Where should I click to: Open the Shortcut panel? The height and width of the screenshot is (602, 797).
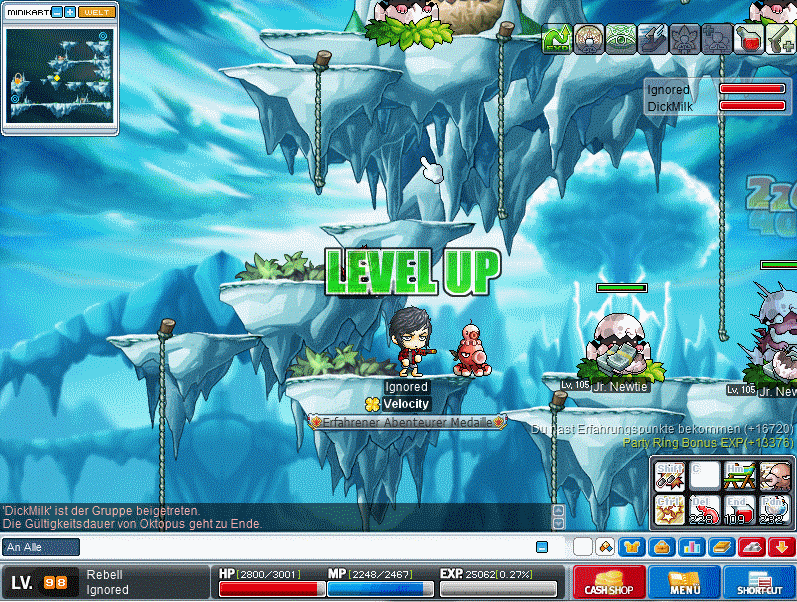(x=759, y=583)
